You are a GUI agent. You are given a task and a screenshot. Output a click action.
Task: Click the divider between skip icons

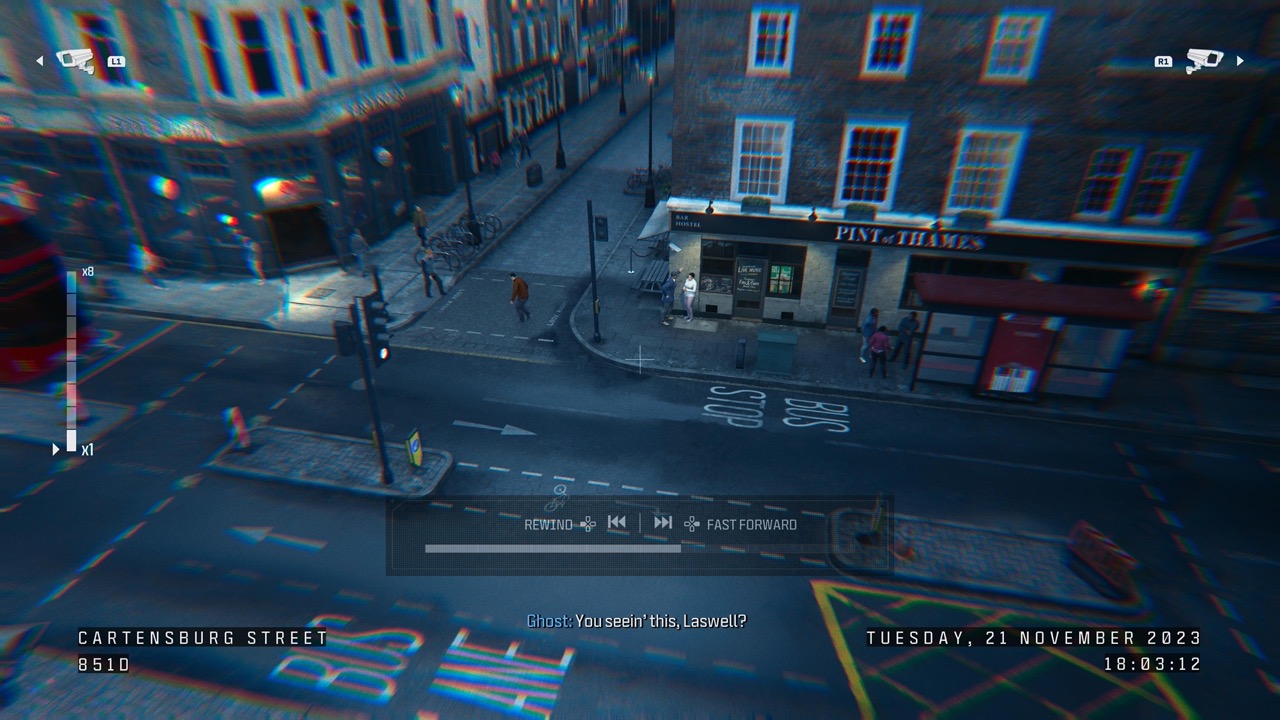pyautogui.click(x=638, y=522)
